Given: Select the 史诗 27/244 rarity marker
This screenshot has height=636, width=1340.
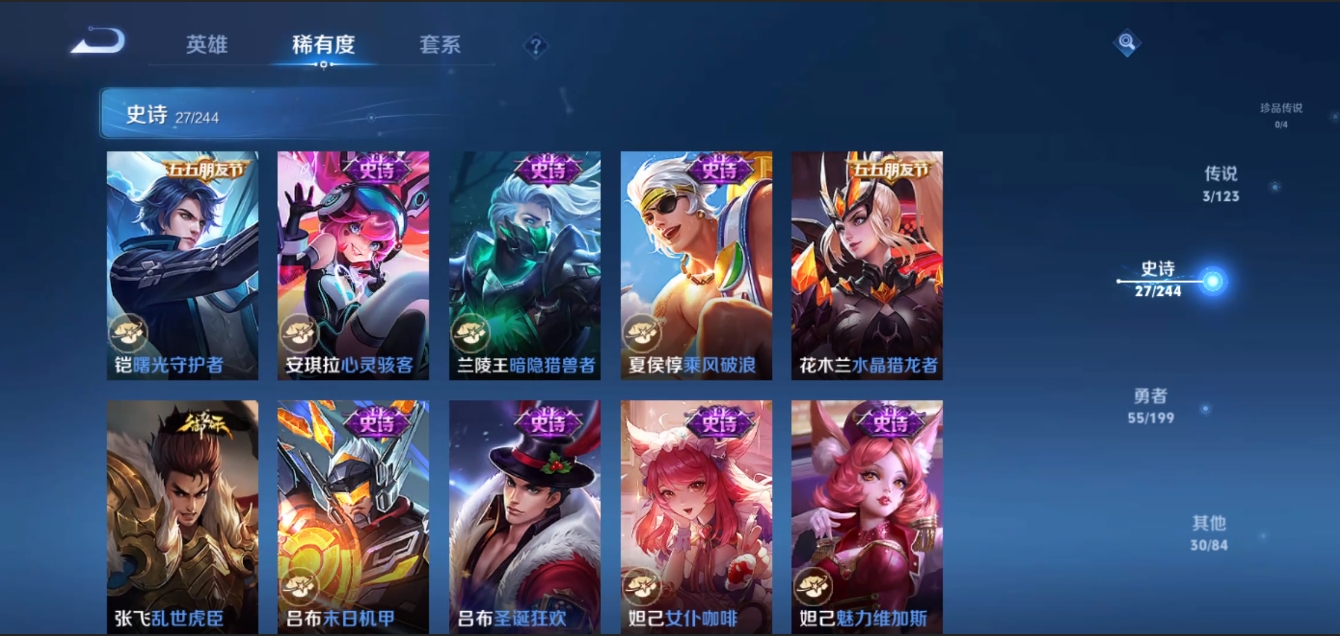Looking at the screenshot, I should (x=1160, y=279).
